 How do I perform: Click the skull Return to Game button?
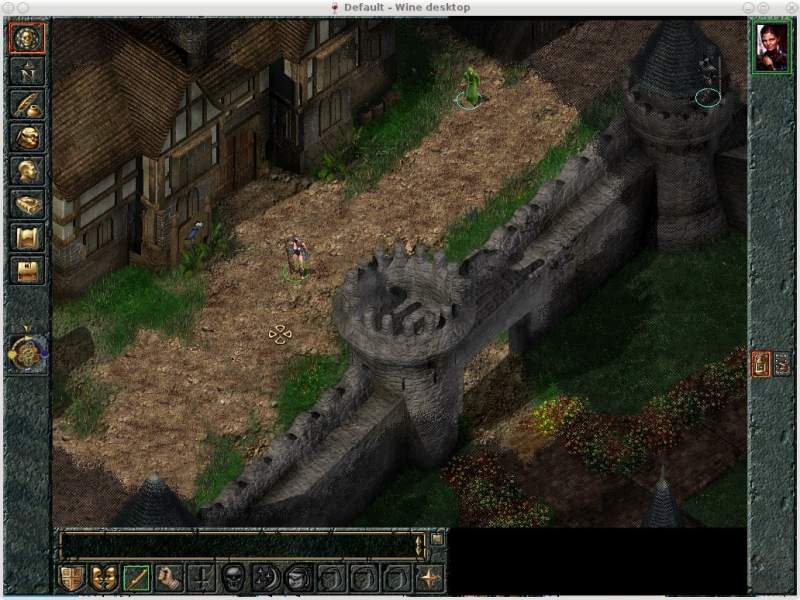point(27,39)
